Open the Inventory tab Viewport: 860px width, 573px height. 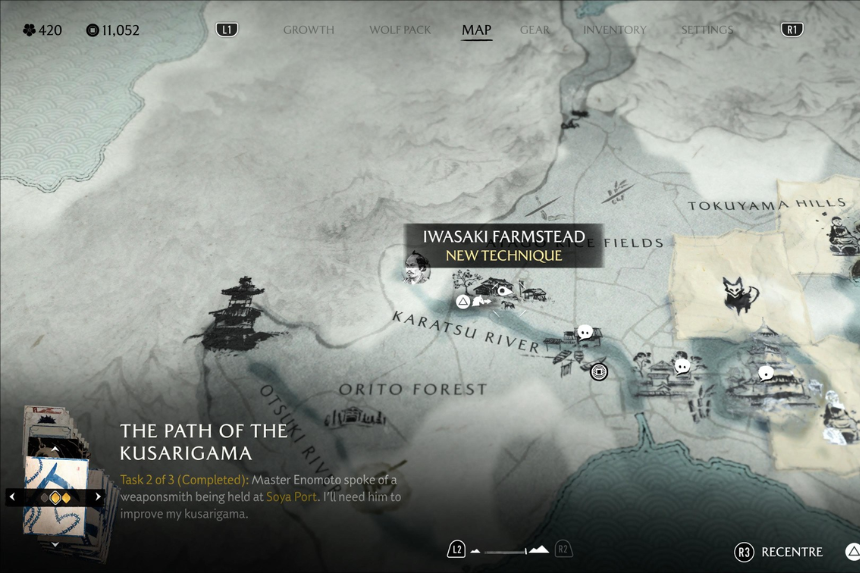click(614, 30)
